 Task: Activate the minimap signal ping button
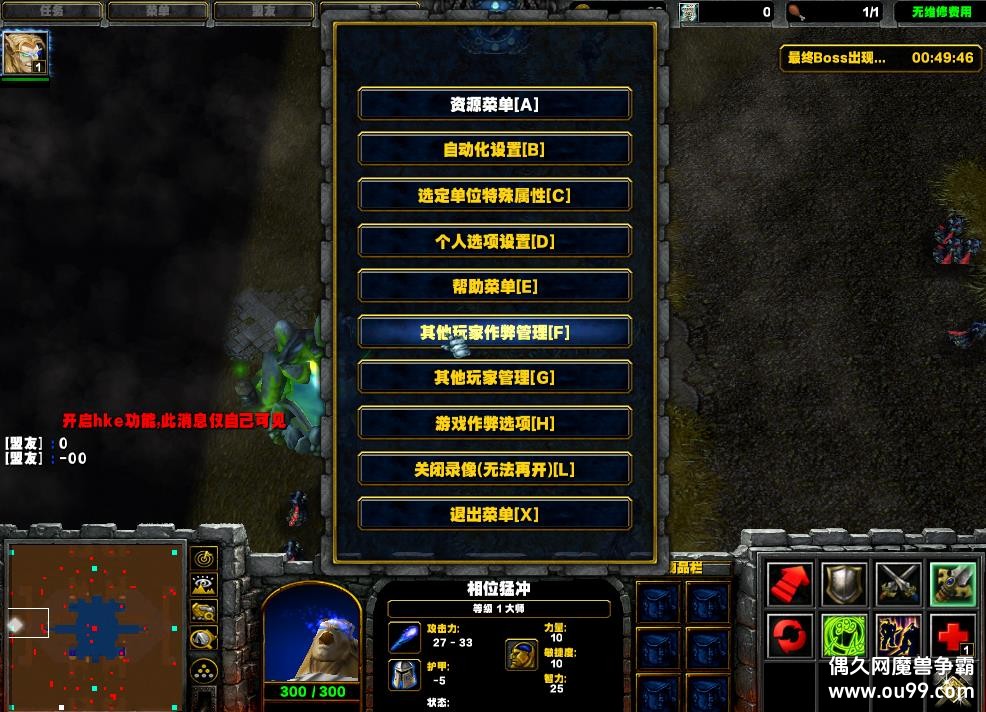point(204,558)
